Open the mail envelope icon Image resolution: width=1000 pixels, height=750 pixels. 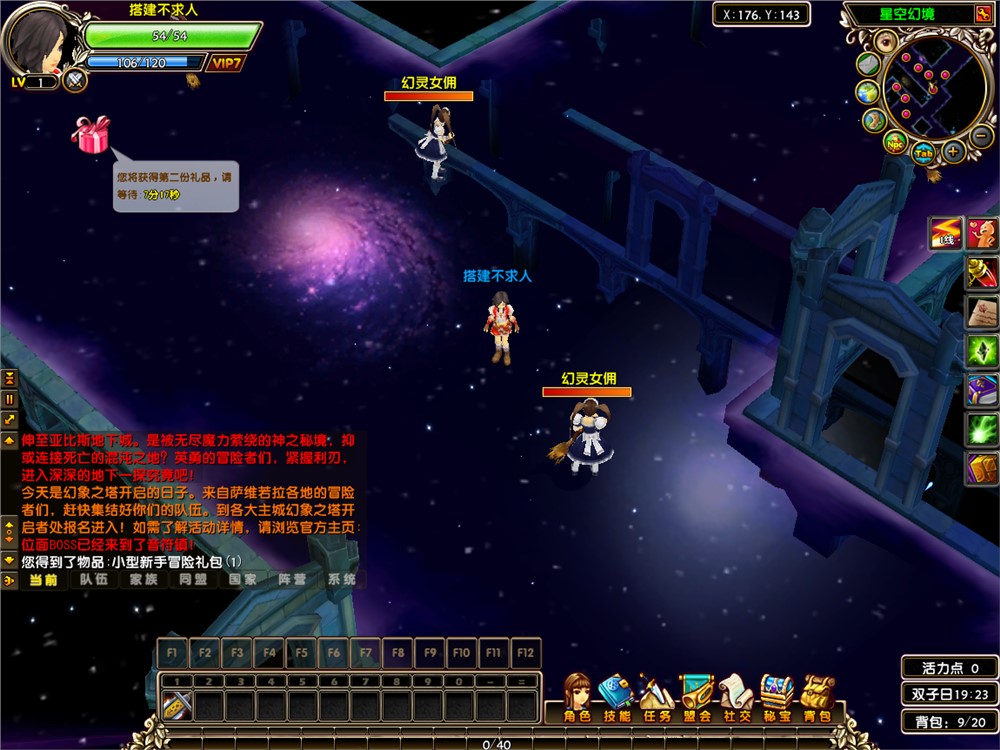click(x=867, y=63)
